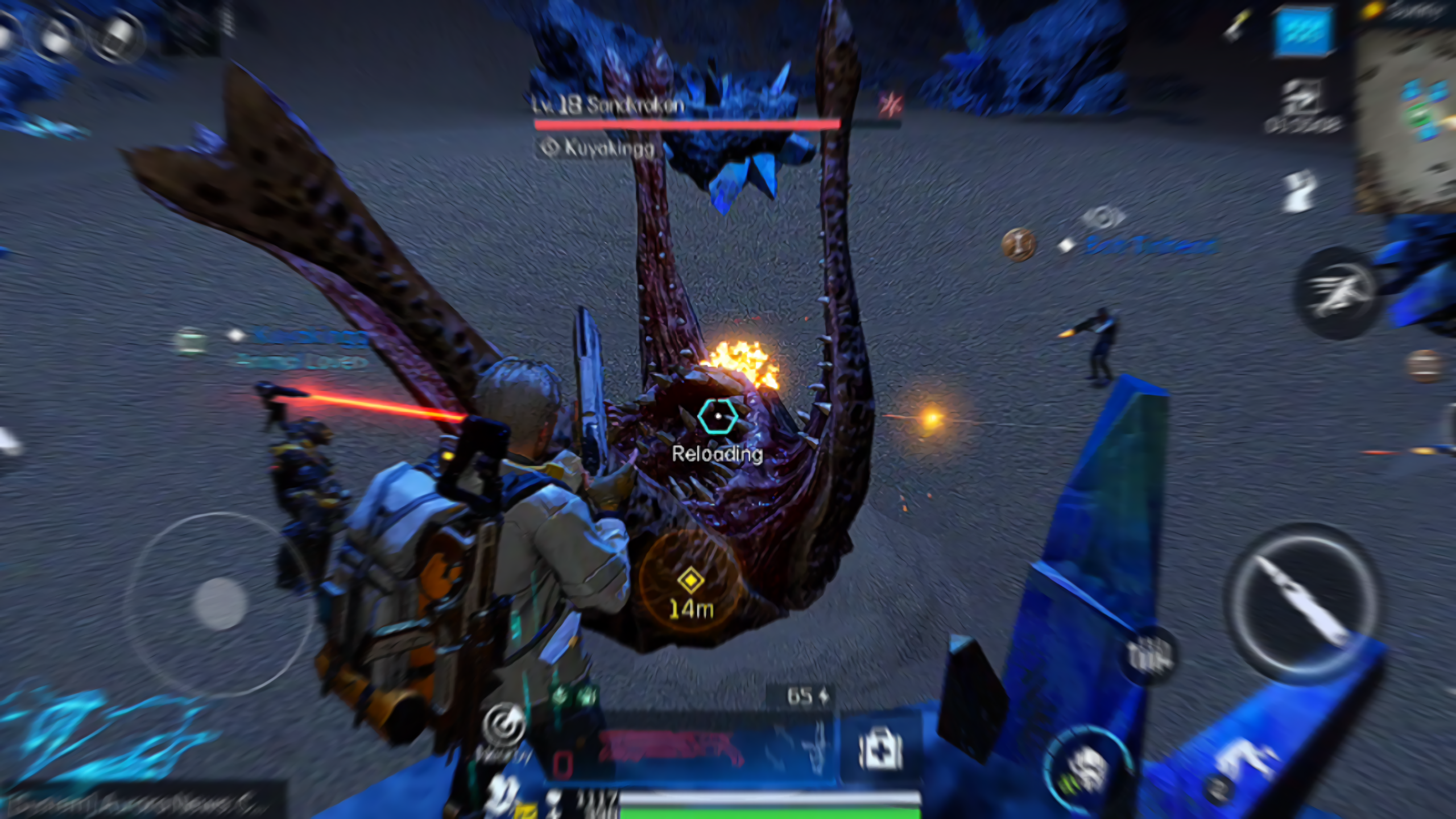Move the virtual joystick thumb
1456x819 pixels.
coord(220,603)
